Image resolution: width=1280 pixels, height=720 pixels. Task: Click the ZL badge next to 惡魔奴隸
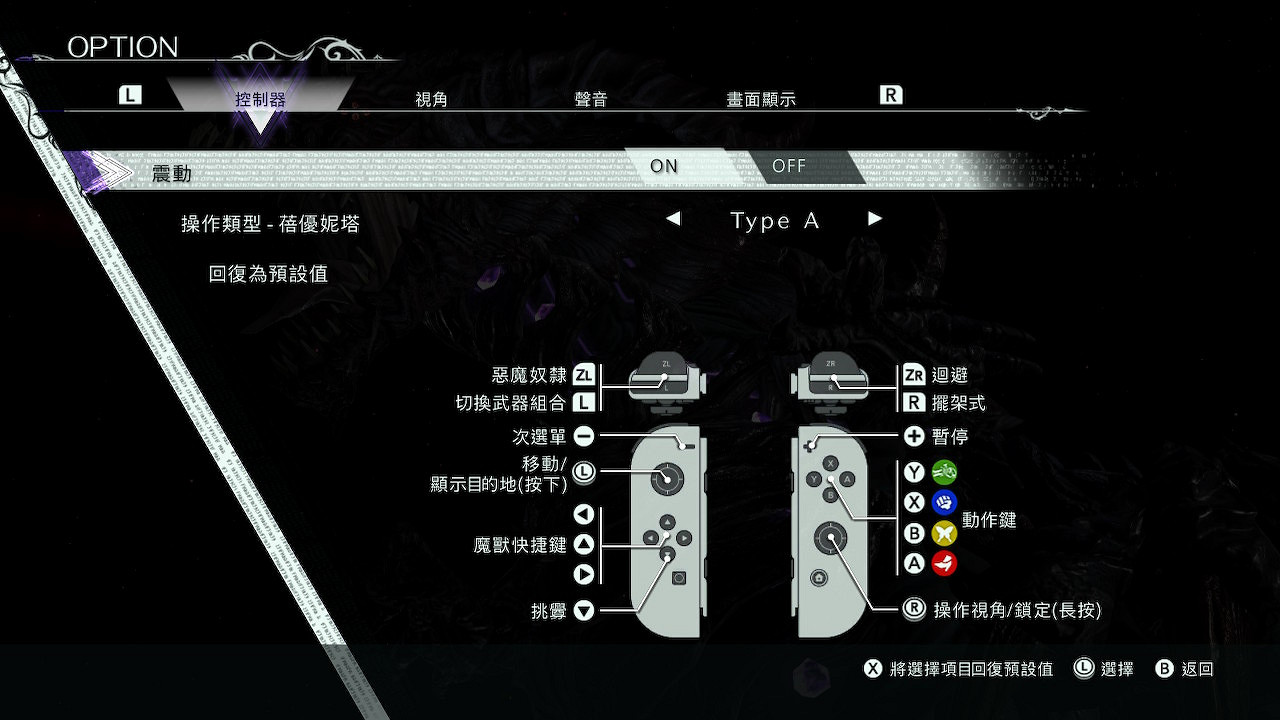pyautogui.click(x=584, y=375)
